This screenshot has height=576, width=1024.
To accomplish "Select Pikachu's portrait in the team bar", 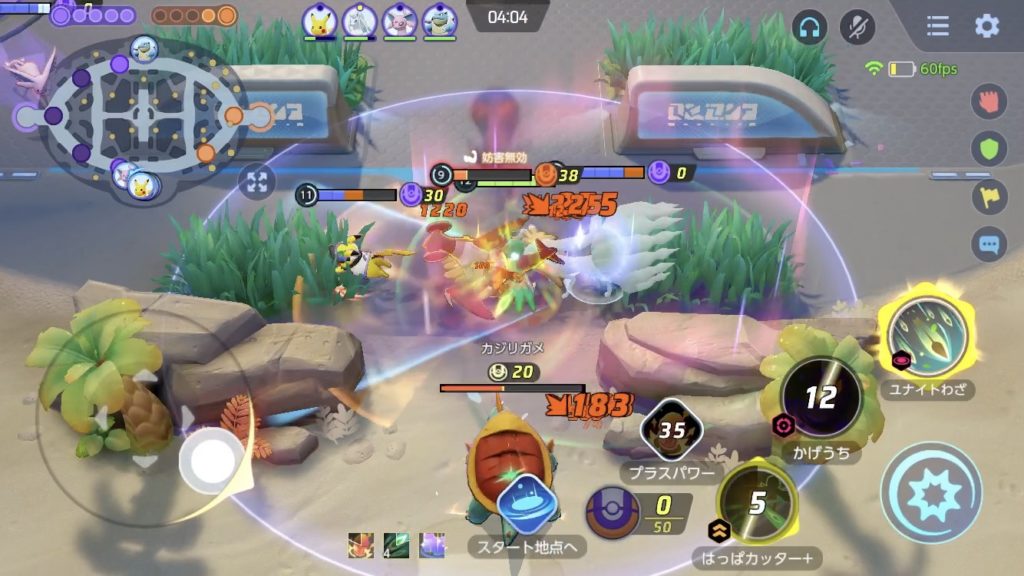I will [321, 19].
